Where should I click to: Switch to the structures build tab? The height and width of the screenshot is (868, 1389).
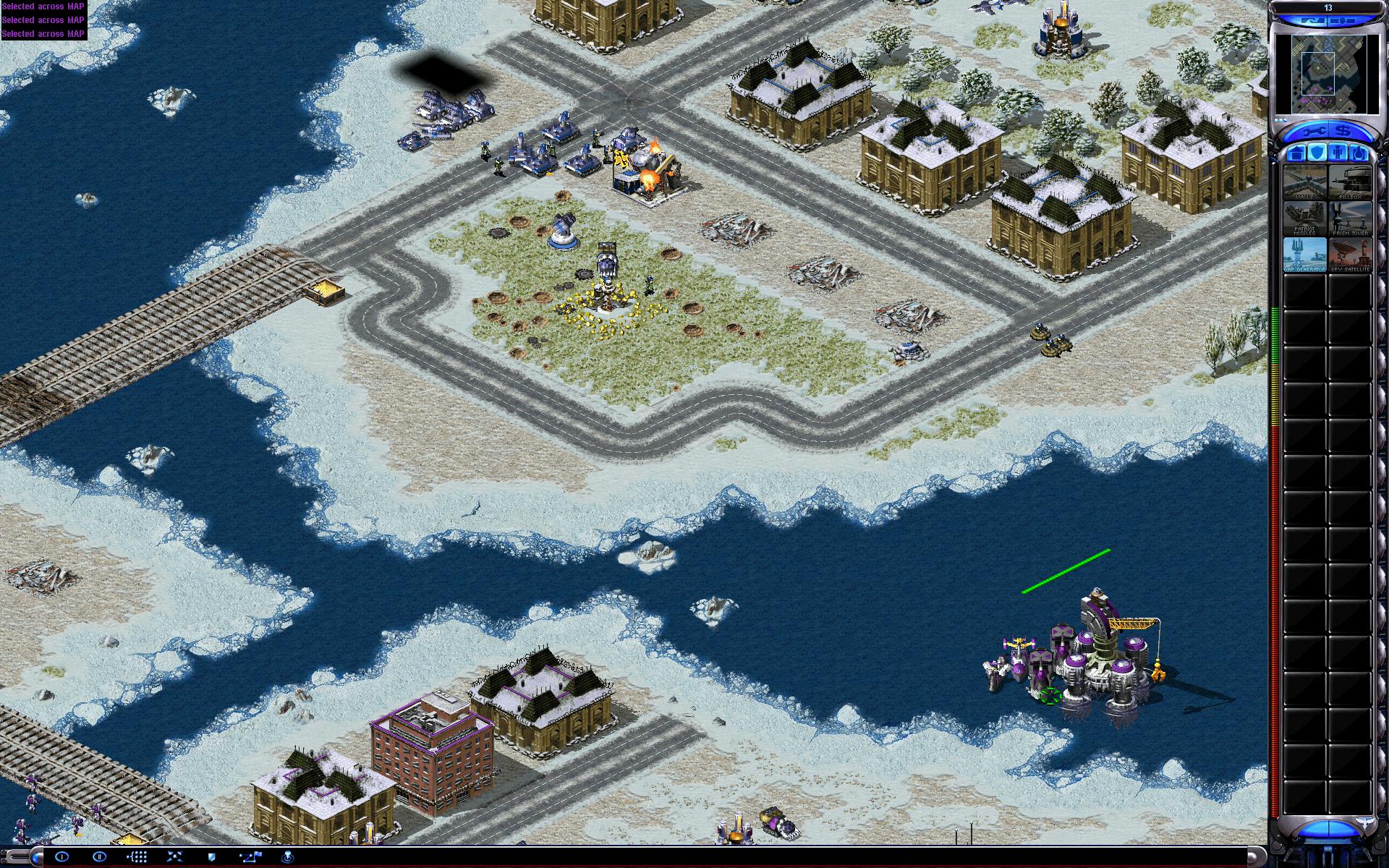pyautogui.click(x=1297, y=153)
